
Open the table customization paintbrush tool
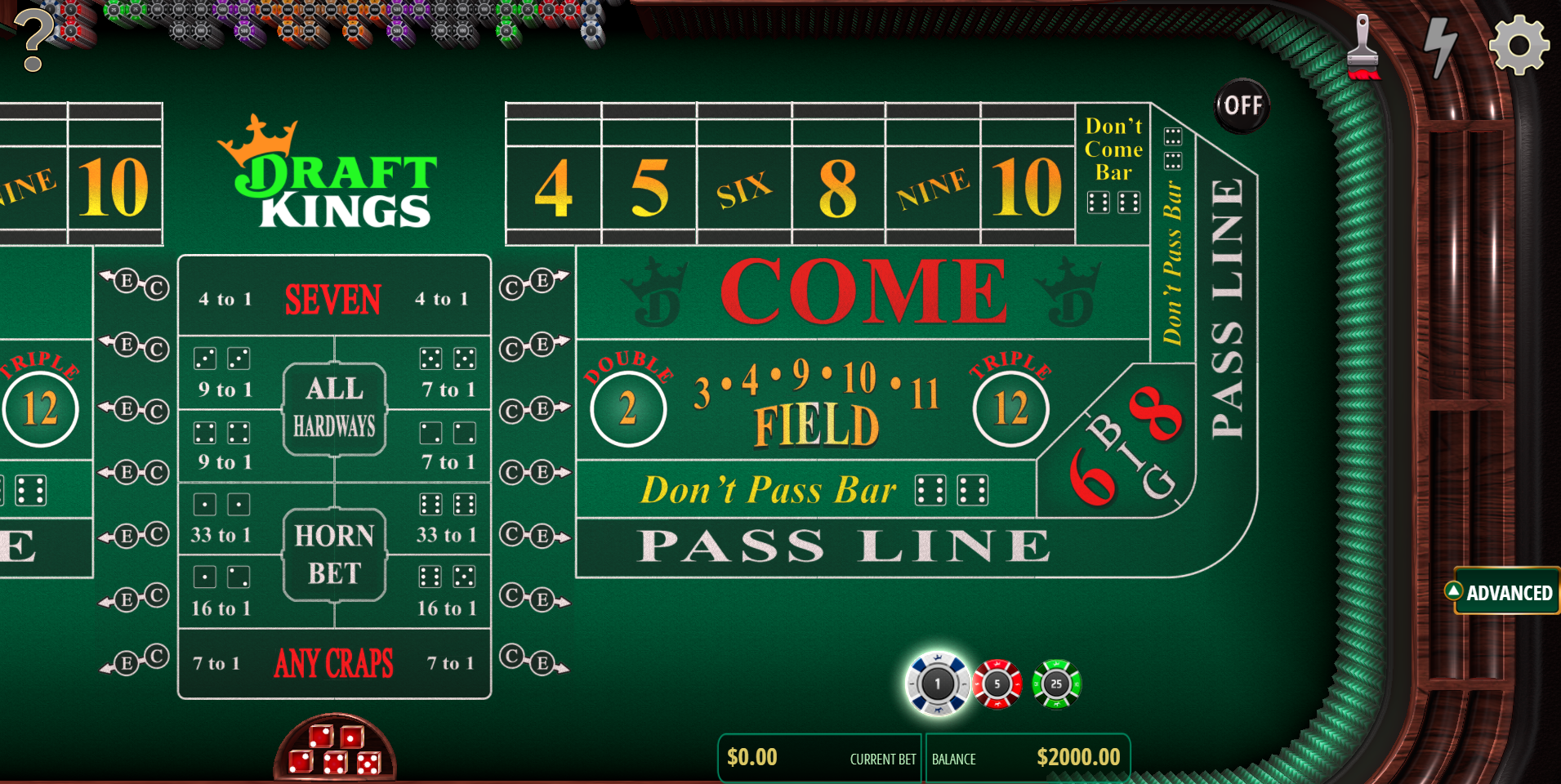(1363, 45)
